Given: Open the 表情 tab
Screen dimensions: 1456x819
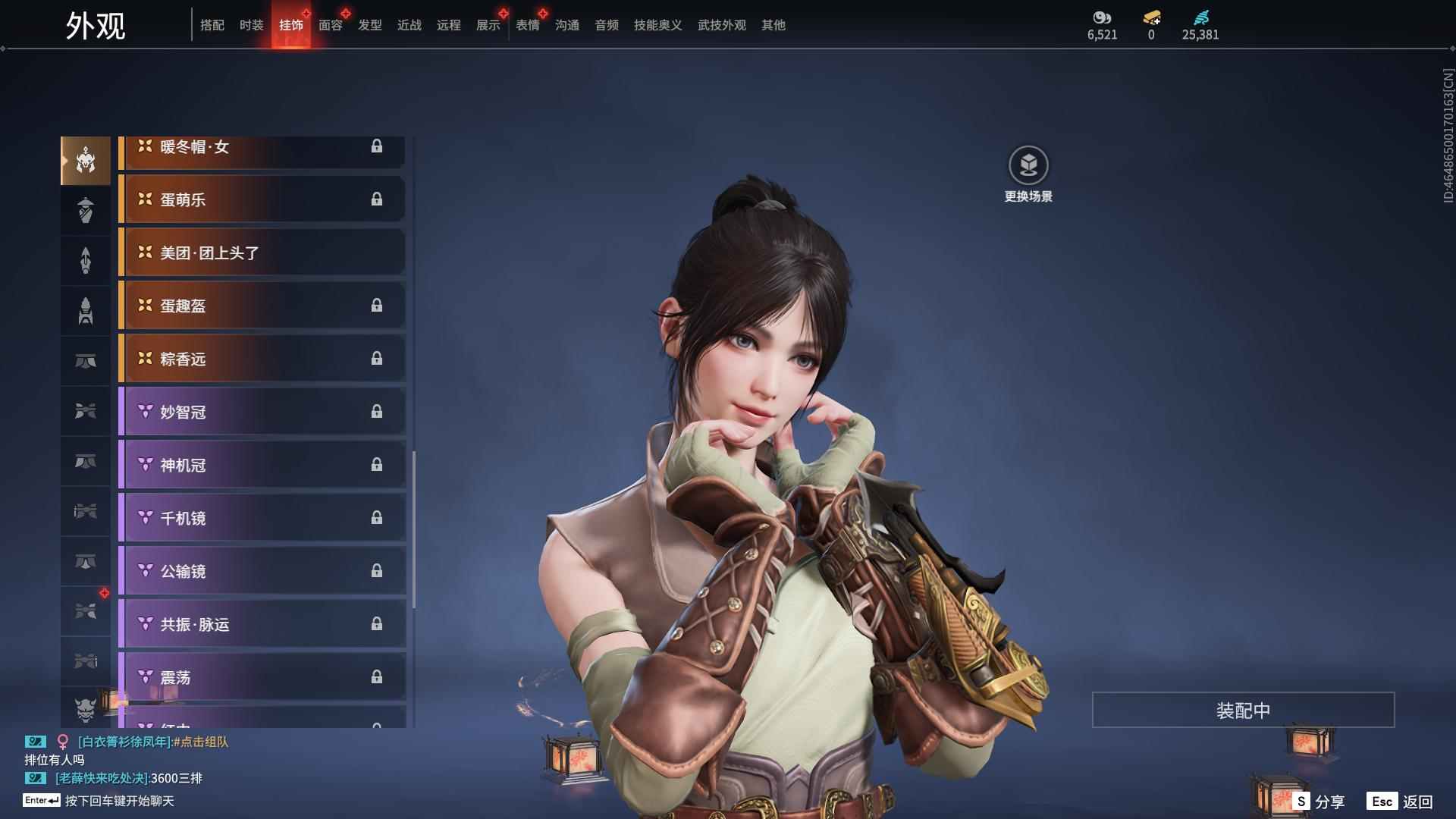Looking at the screenshot, I should coord(527,25).
